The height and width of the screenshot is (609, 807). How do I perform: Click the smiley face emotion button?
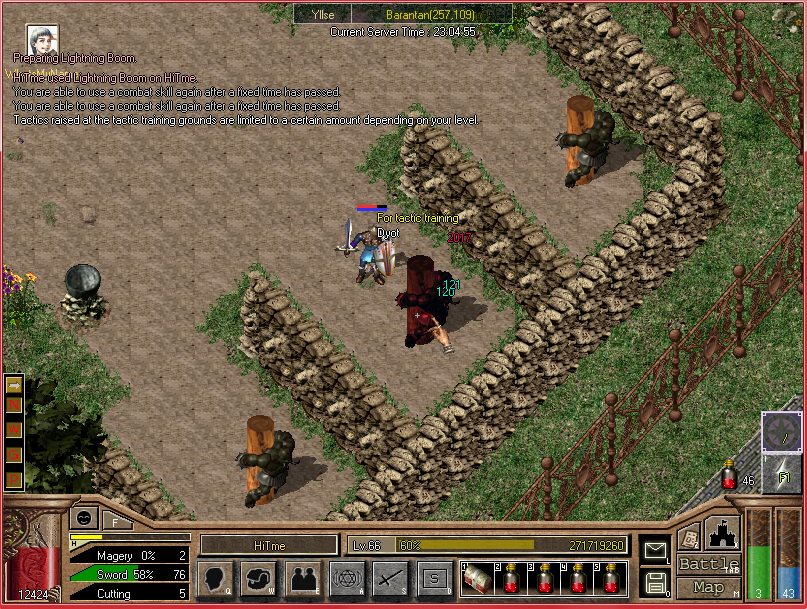tap(84, 518)
